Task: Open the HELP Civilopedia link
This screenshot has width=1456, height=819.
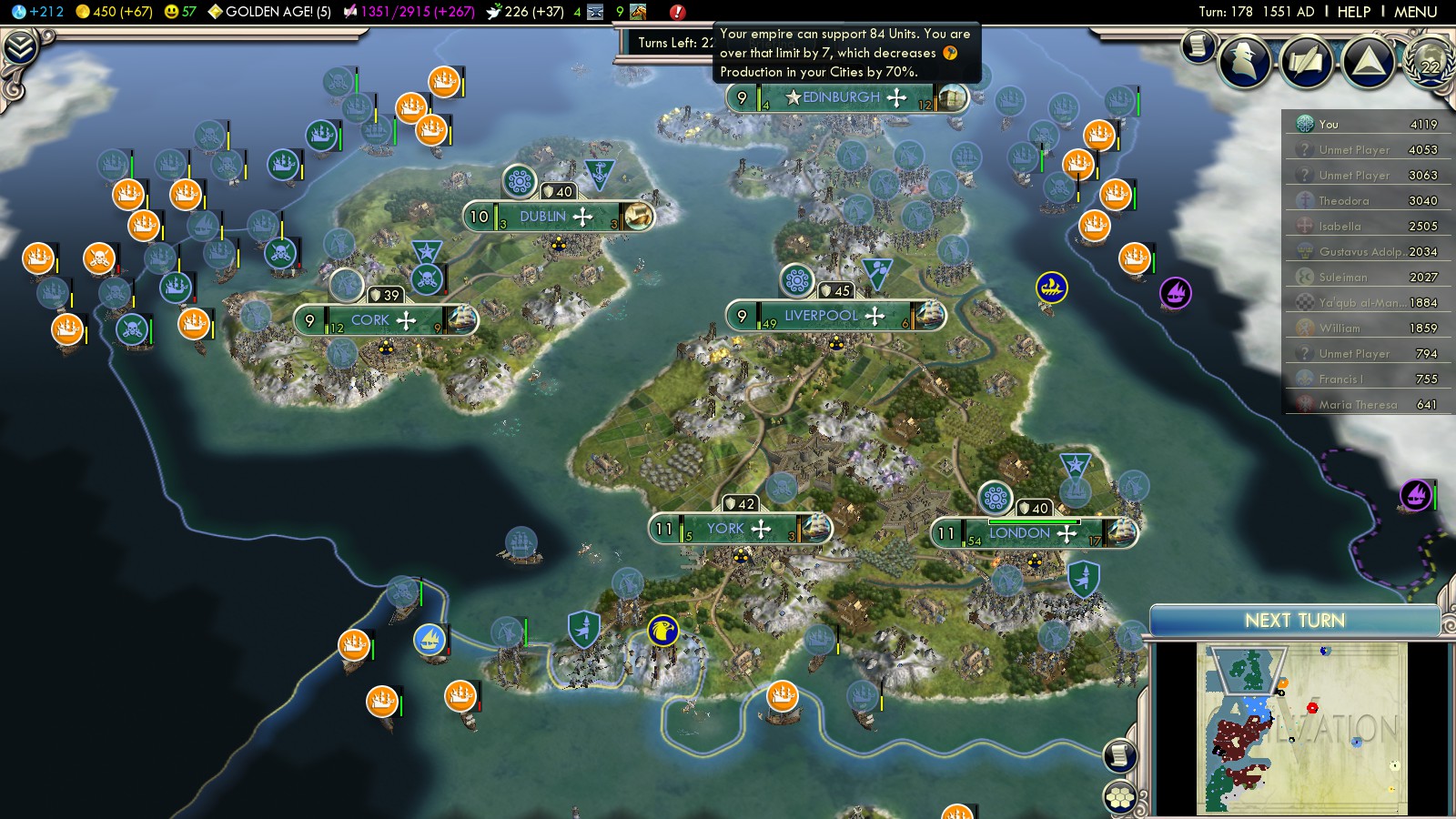Action: click(1353, 12)
